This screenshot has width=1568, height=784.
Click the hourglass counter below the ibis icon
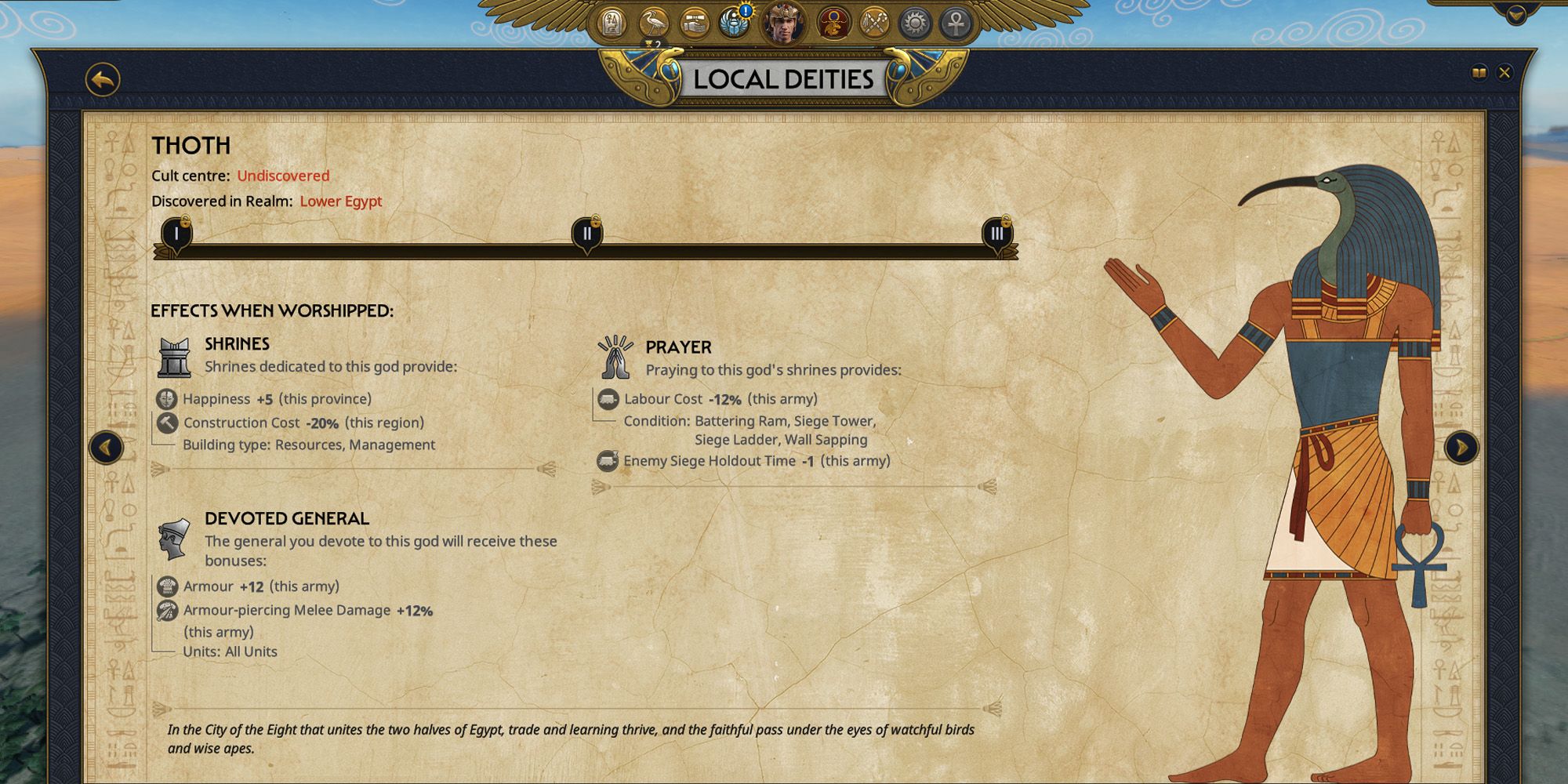[x=652, y=44]
